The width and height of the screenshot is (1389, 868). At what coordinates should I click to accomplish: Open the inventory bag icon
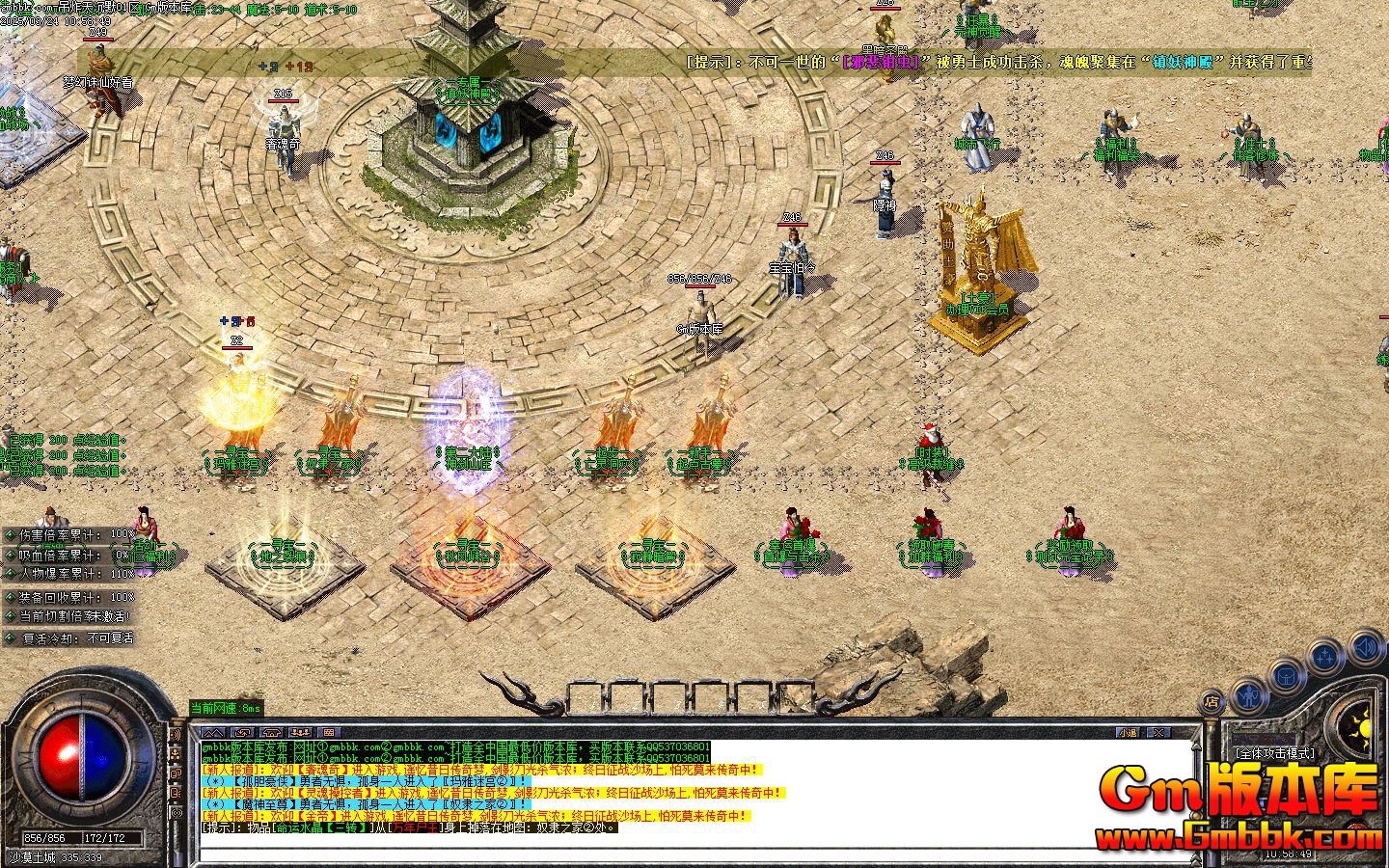[x=1286, y=677]
